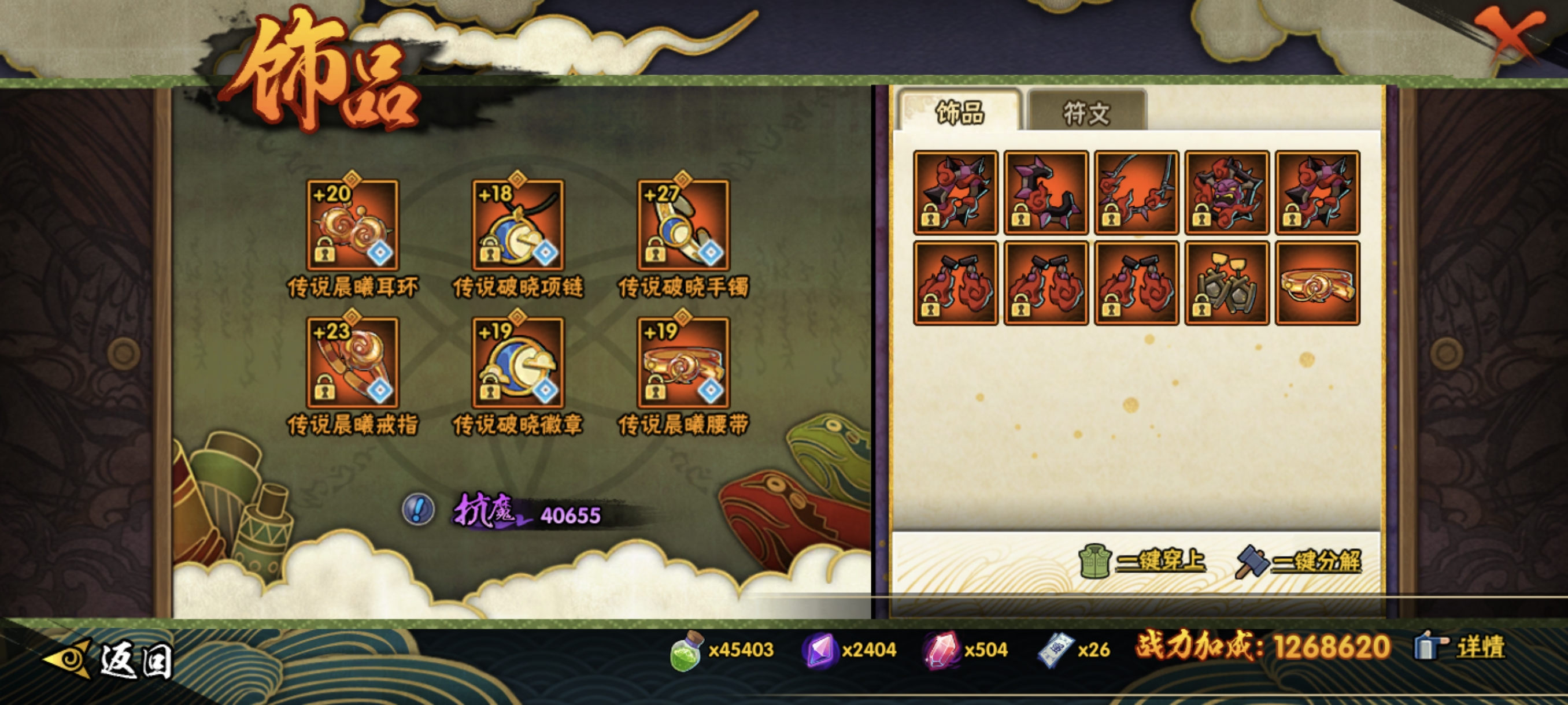
Task: Select the equipped 传说晨曦耳环 earring slot
Action: coord(353,224)
